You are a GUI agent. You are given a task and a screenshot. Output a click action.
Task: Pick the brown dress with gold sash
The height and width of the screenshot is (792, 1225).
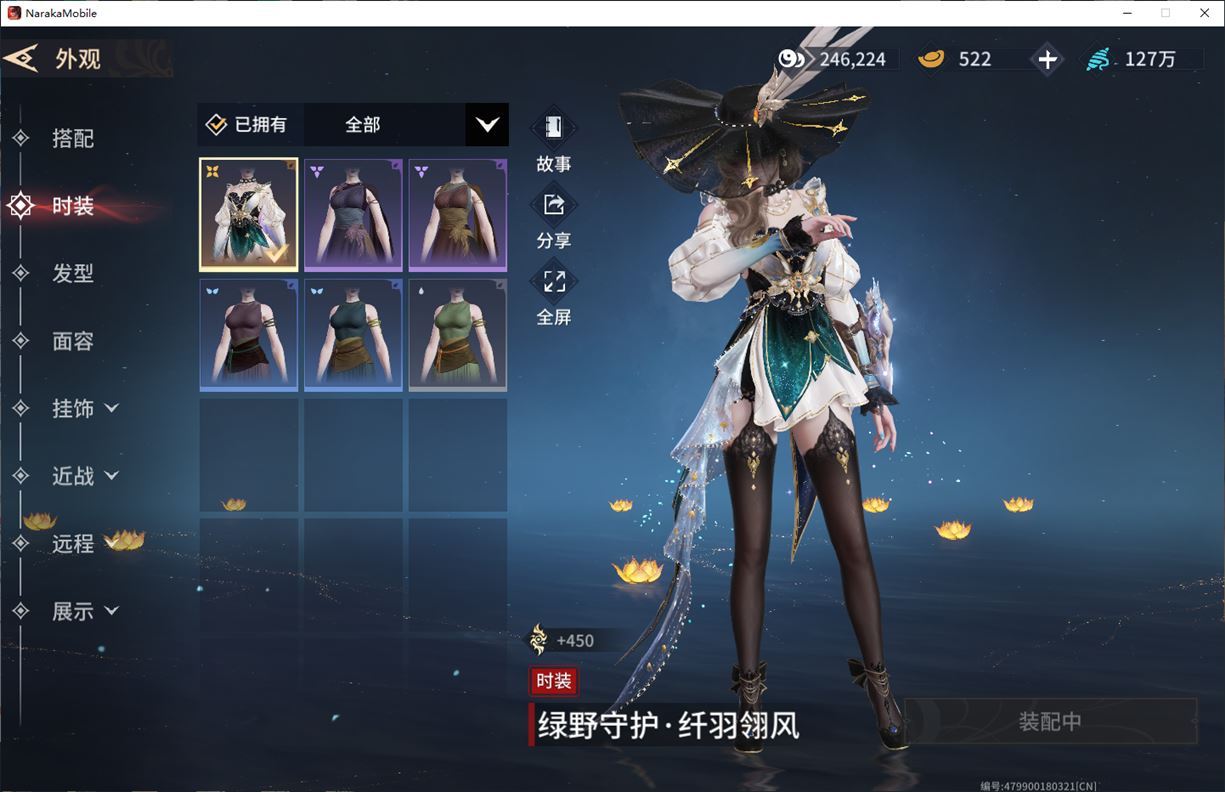(x=457, y=214)
